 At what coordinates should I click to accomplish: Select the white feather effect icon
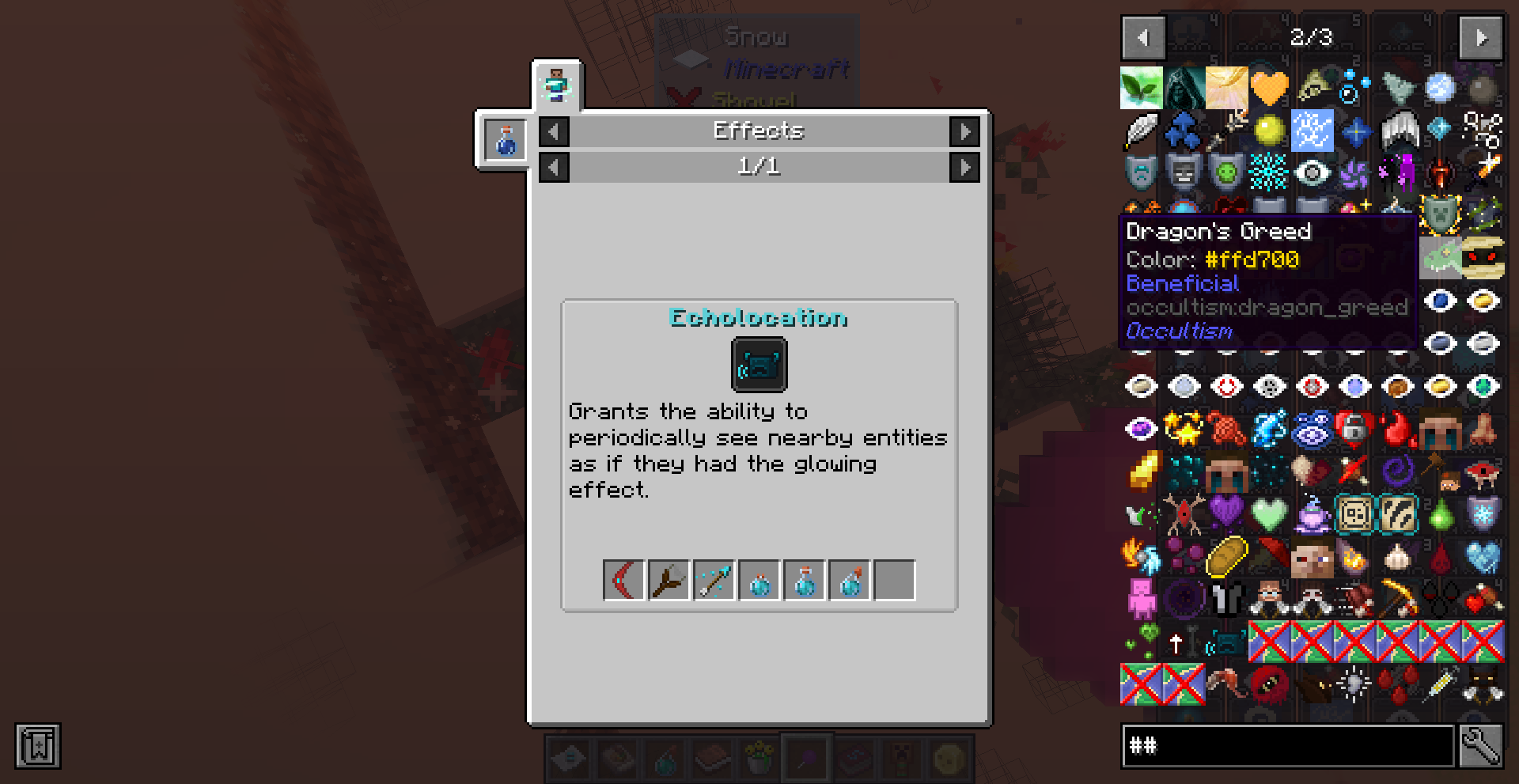[1141, 131]
